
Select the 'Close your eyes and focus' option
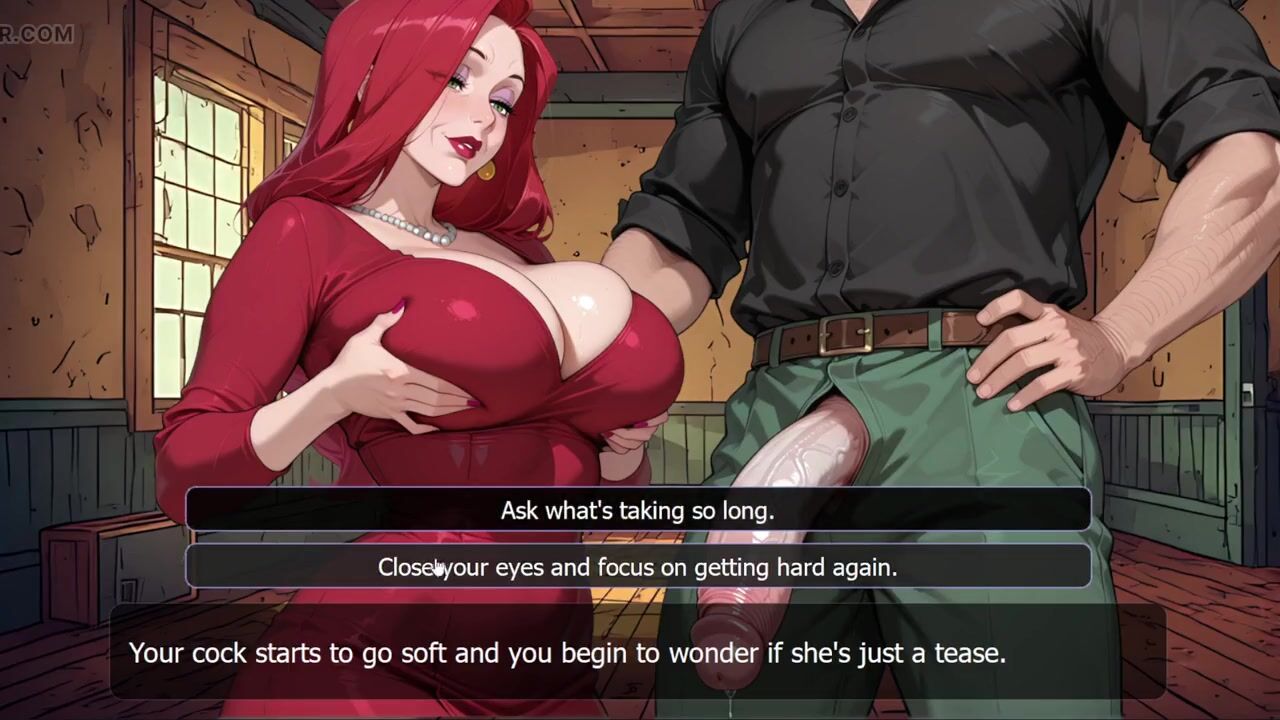click(638, 567)
